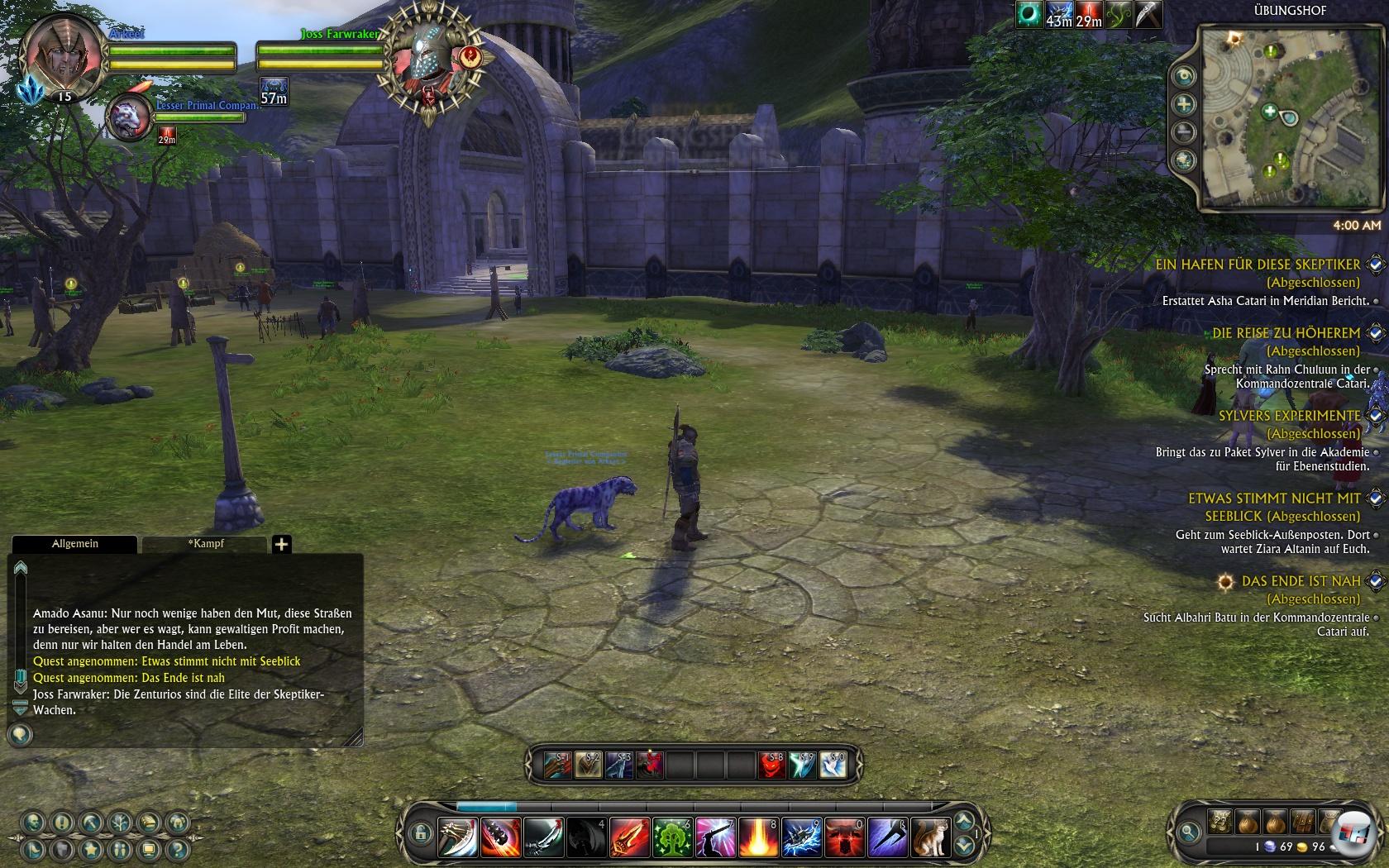Activate the red bull head ability
The height and width of the screenshot is (868, 1389).
(x=844, y=837)
